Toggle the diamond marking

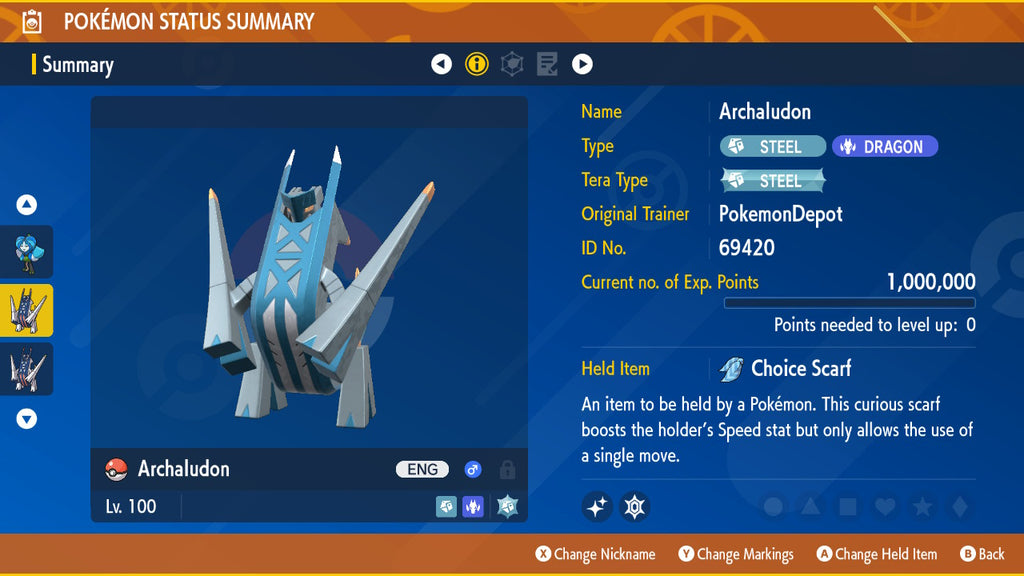(959, 507)
